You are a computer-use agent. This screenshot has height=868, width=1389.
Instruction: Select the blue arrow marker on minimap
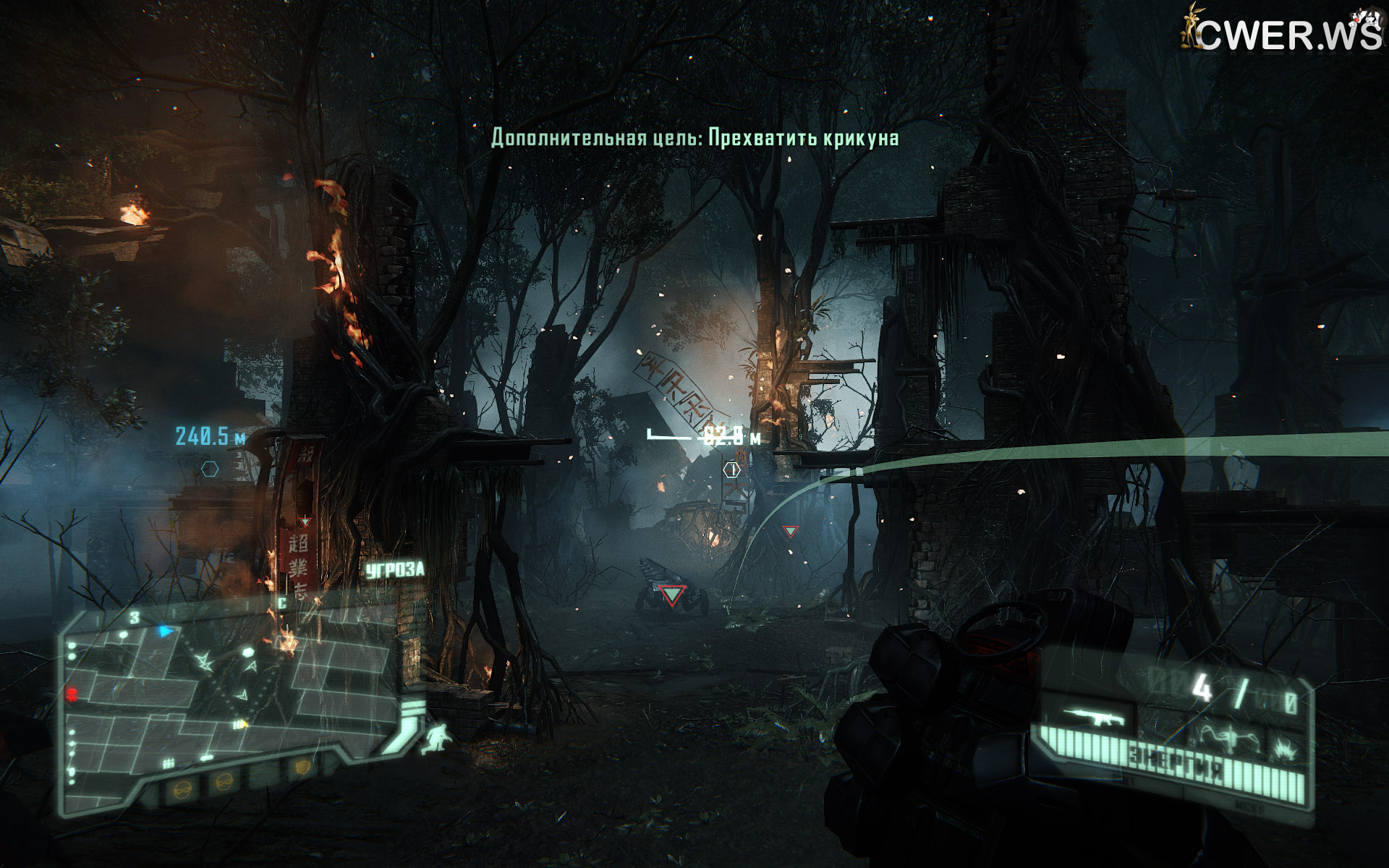(166, 631)
